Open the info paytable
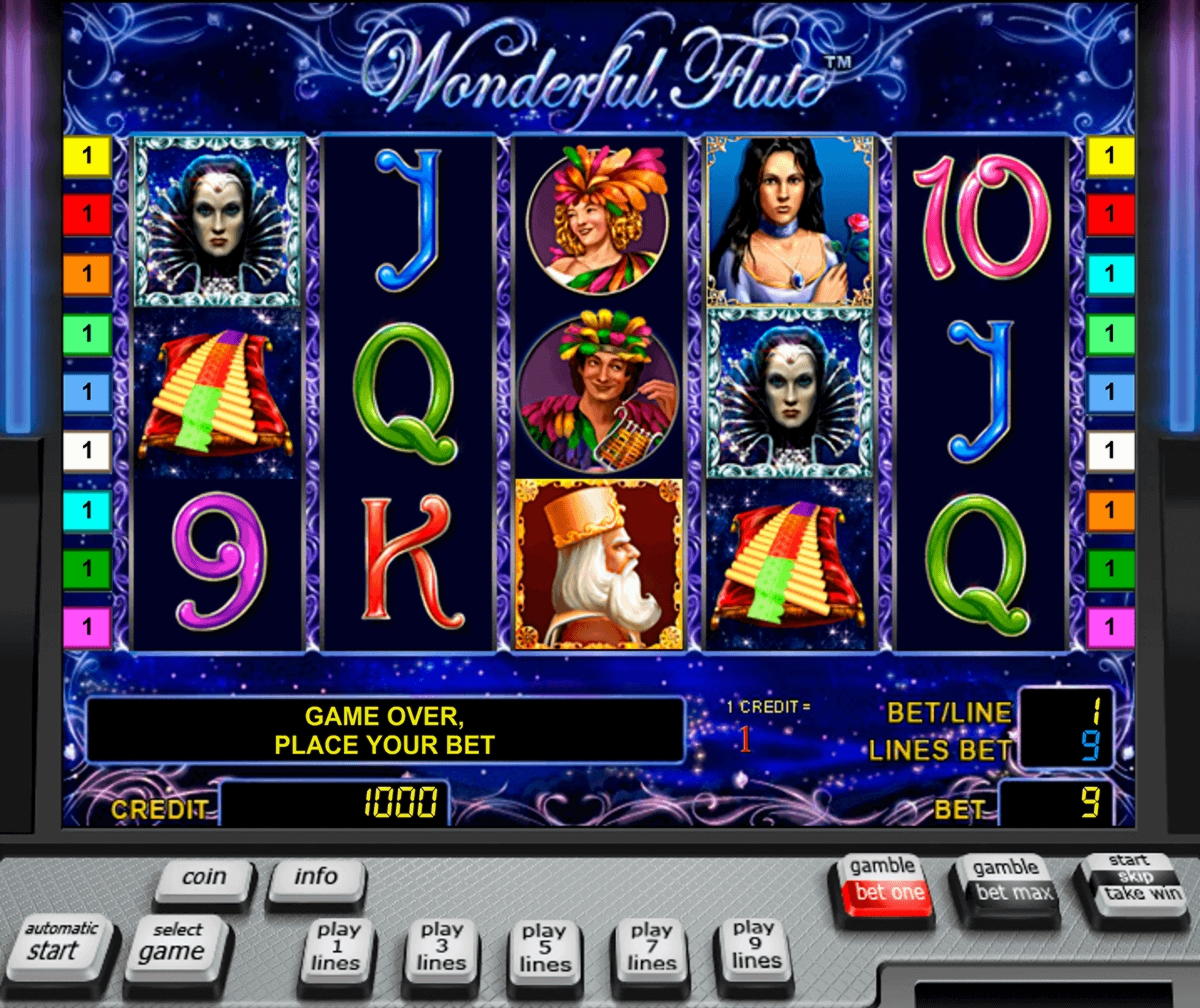This screenshot has width=1200, height=1008. click(x=316, y=878)
